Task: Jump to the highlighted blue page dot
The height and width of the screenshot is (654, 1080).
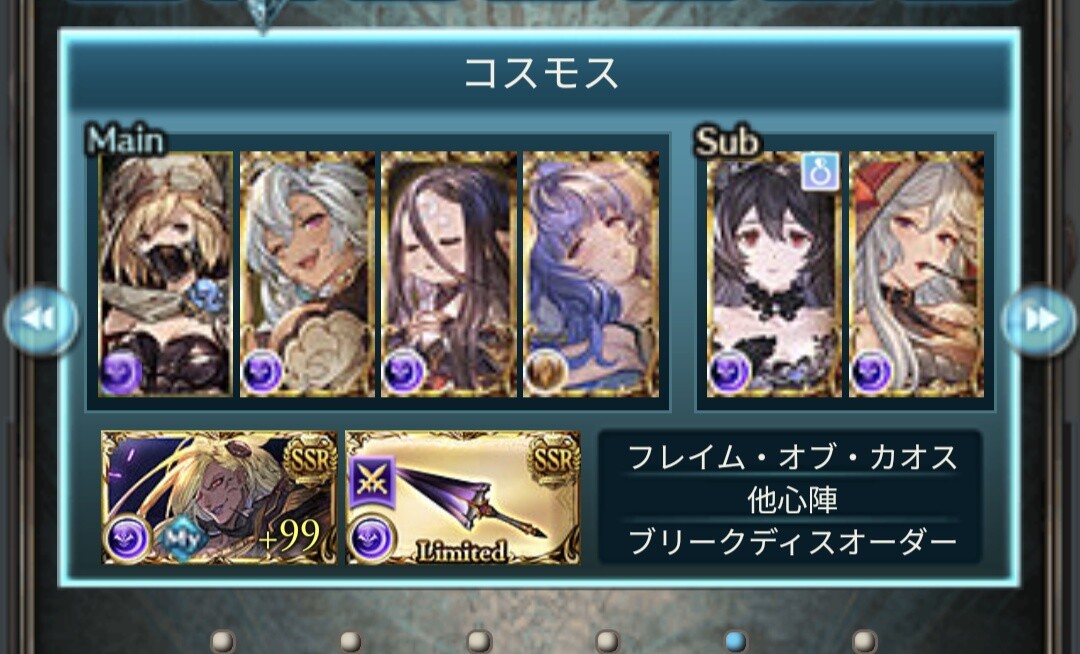Action: pos(736,640)
